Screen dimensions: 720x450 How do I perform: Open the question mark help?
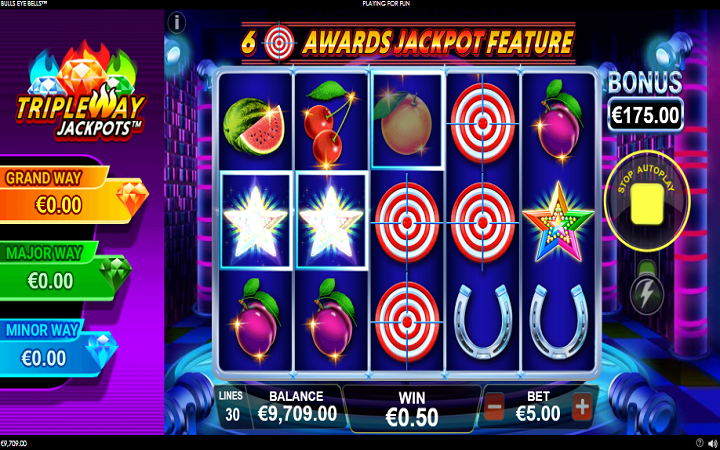coord(699,442)
